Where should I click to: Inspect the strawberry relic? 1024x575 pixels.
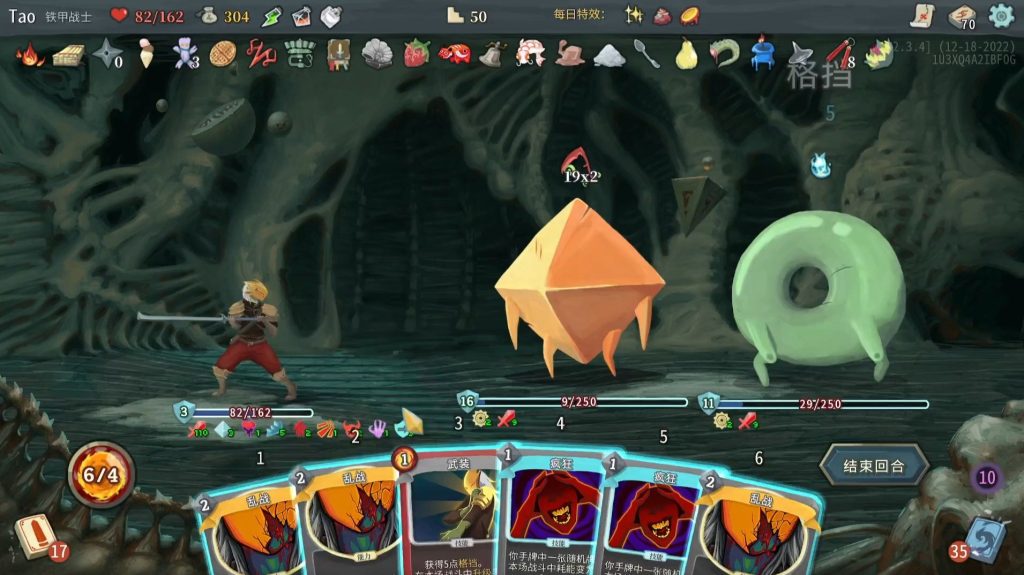tap(416, 54)
